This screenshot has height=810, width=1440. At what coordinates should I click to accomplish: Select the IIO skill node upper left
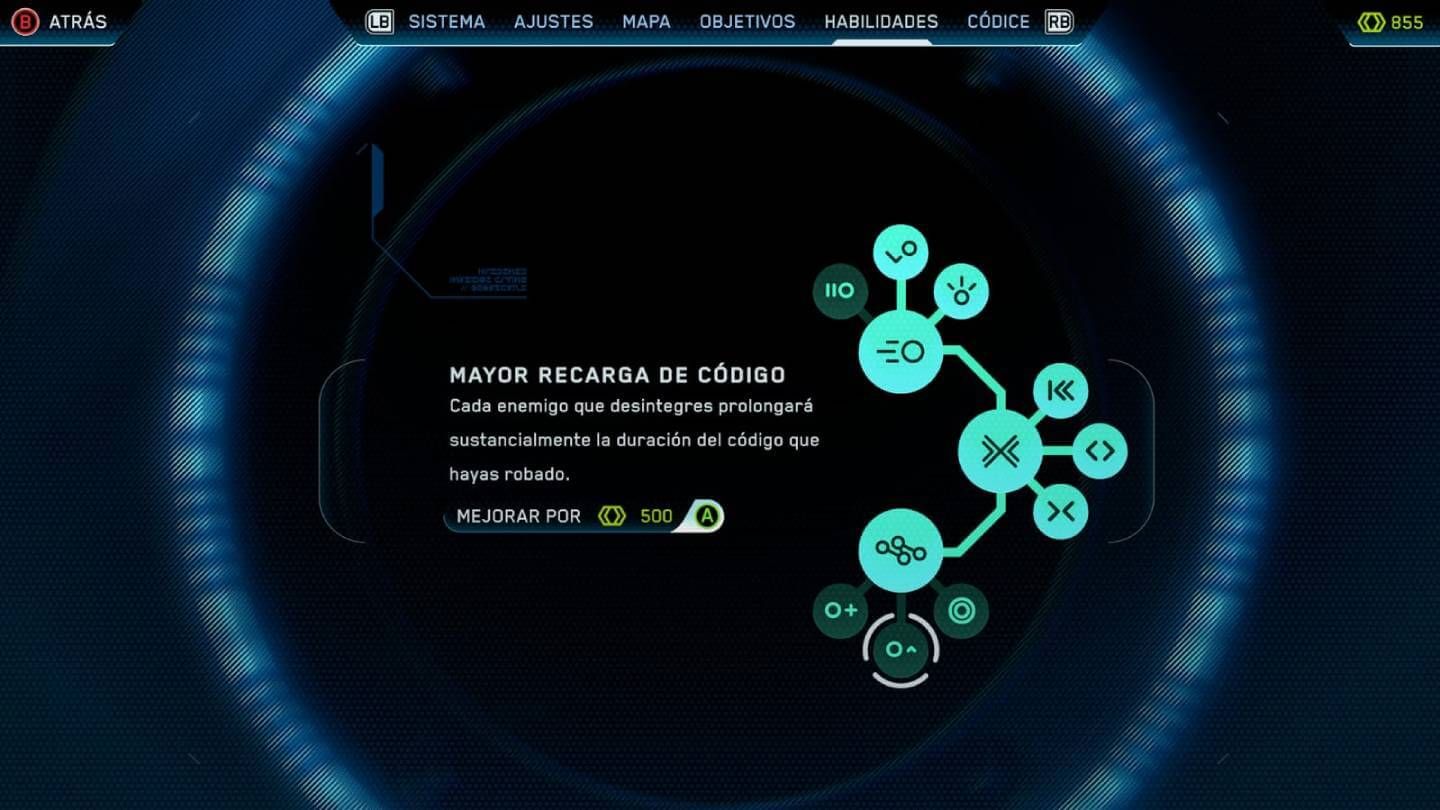pos(840,291)
